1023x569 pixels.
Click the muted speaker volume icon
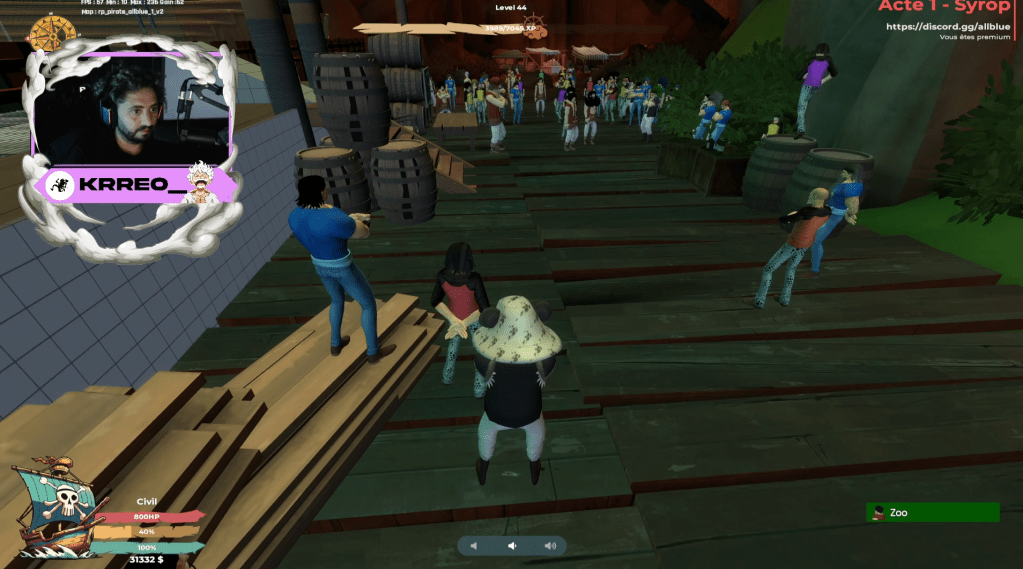[x=474, y=546]
